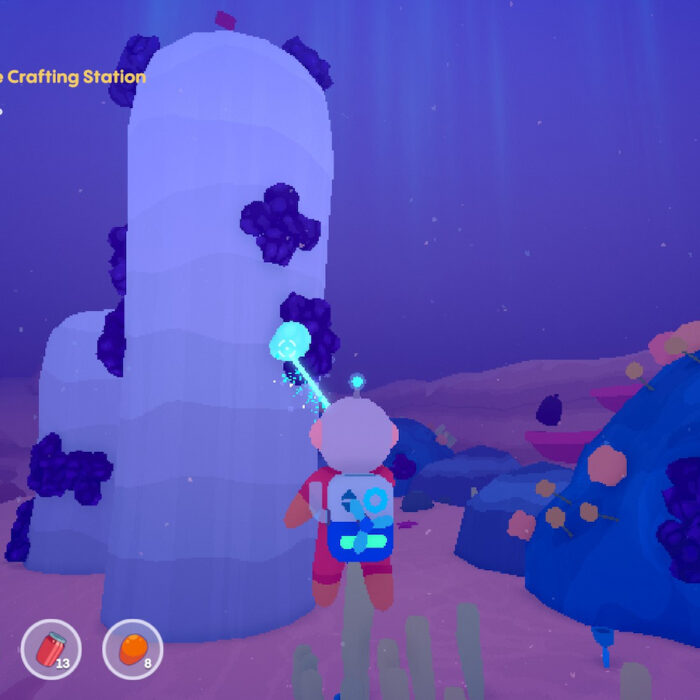The width and height of the screenshot is (700, 700).
Task: Open the Crafting Station objective tracker
Action: tap(73, 77)
